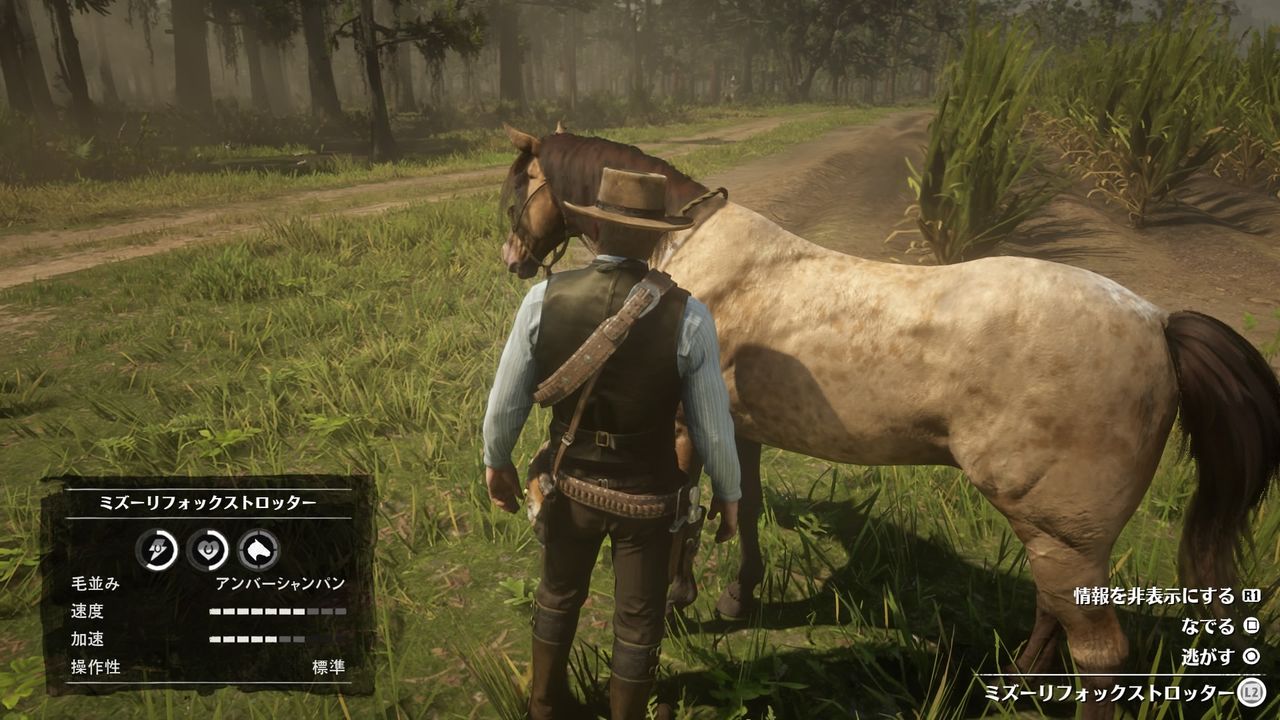Click the 標準 handling value
The width and height of the screenshot is (1280, 720).
point(328,665)
